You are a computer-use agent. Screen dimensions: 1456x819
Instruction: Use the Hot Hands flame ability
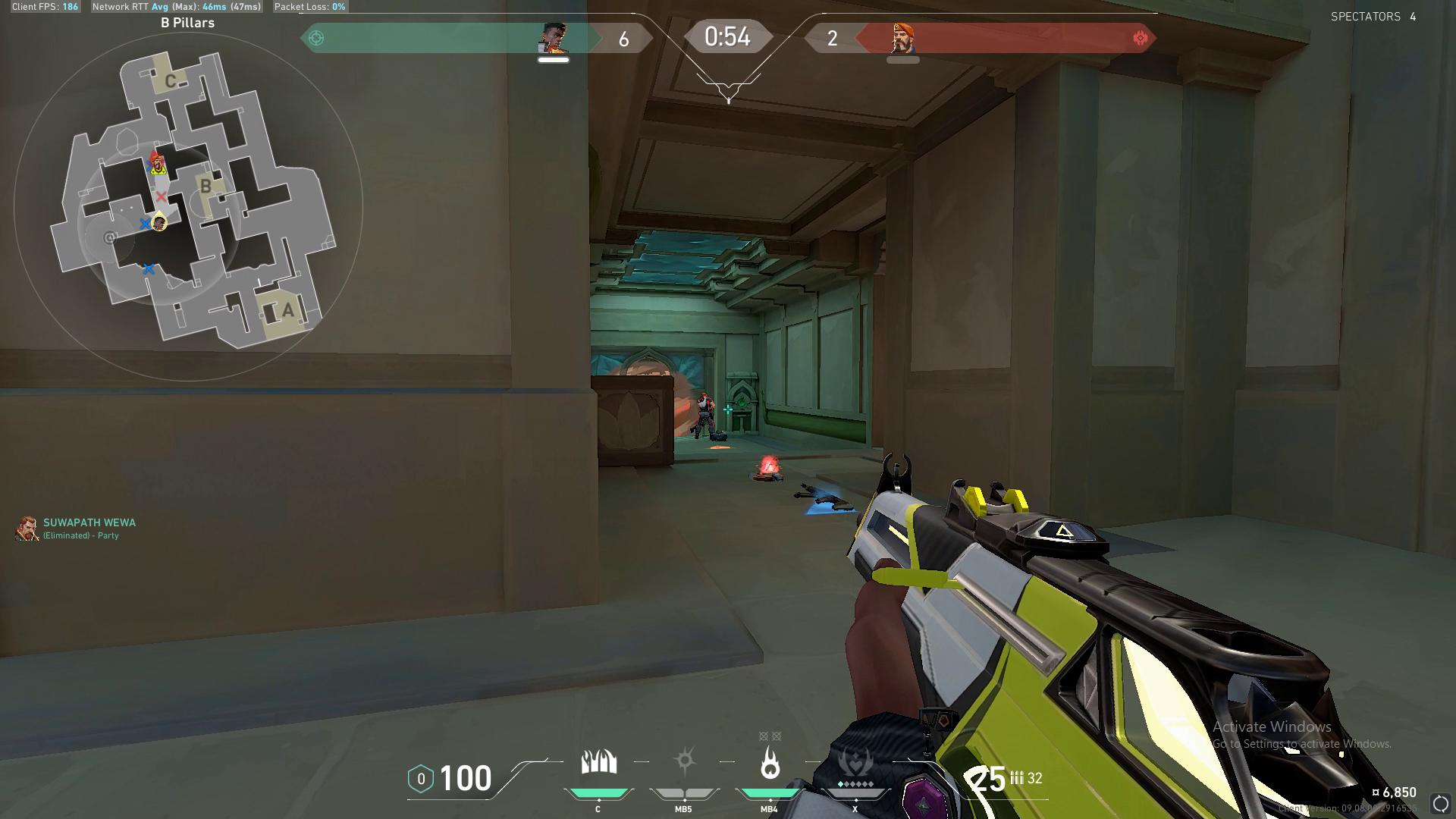[770, 763]
